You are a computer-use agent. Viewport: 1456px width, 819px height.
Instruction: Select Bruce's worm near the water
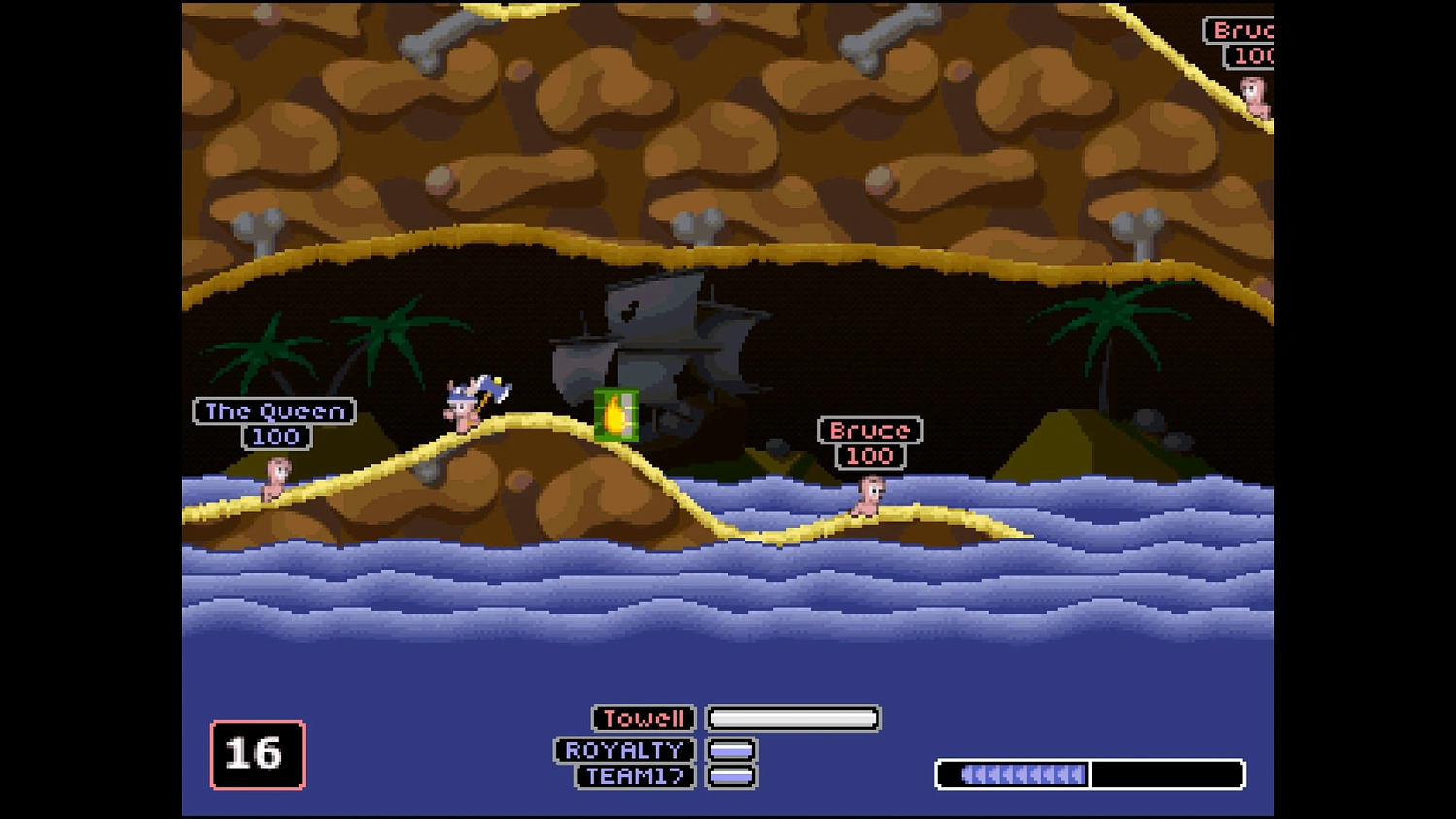869,495
